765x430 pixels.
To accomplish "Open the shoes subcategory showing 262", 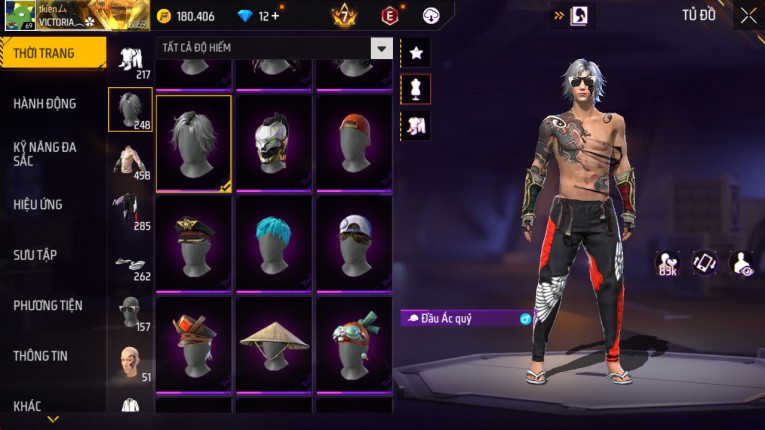I will [x=130, y=263].
